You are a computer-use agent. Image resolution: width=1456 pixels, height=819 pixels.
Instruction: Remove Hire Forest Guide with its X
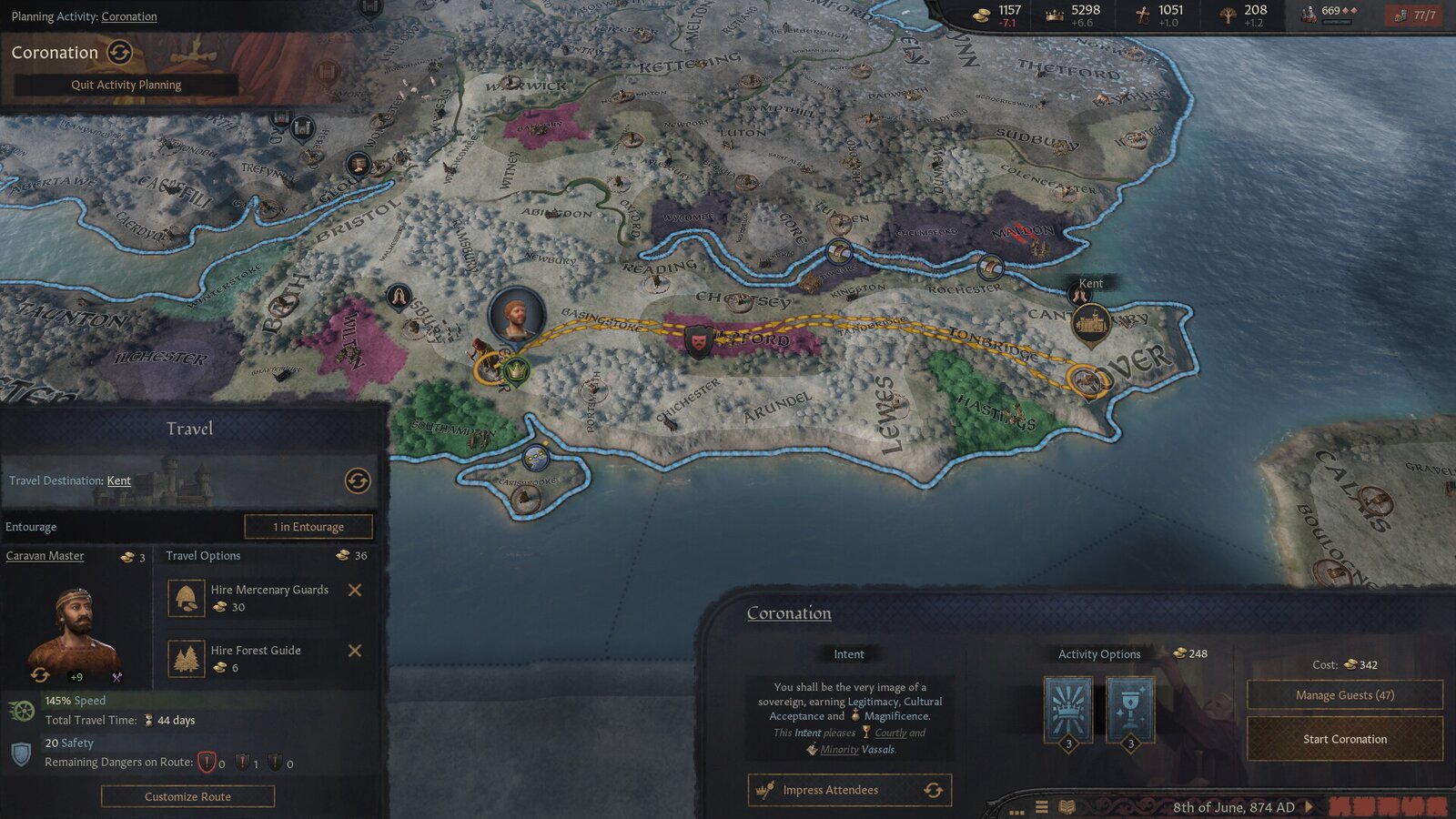tap(355, 652)
